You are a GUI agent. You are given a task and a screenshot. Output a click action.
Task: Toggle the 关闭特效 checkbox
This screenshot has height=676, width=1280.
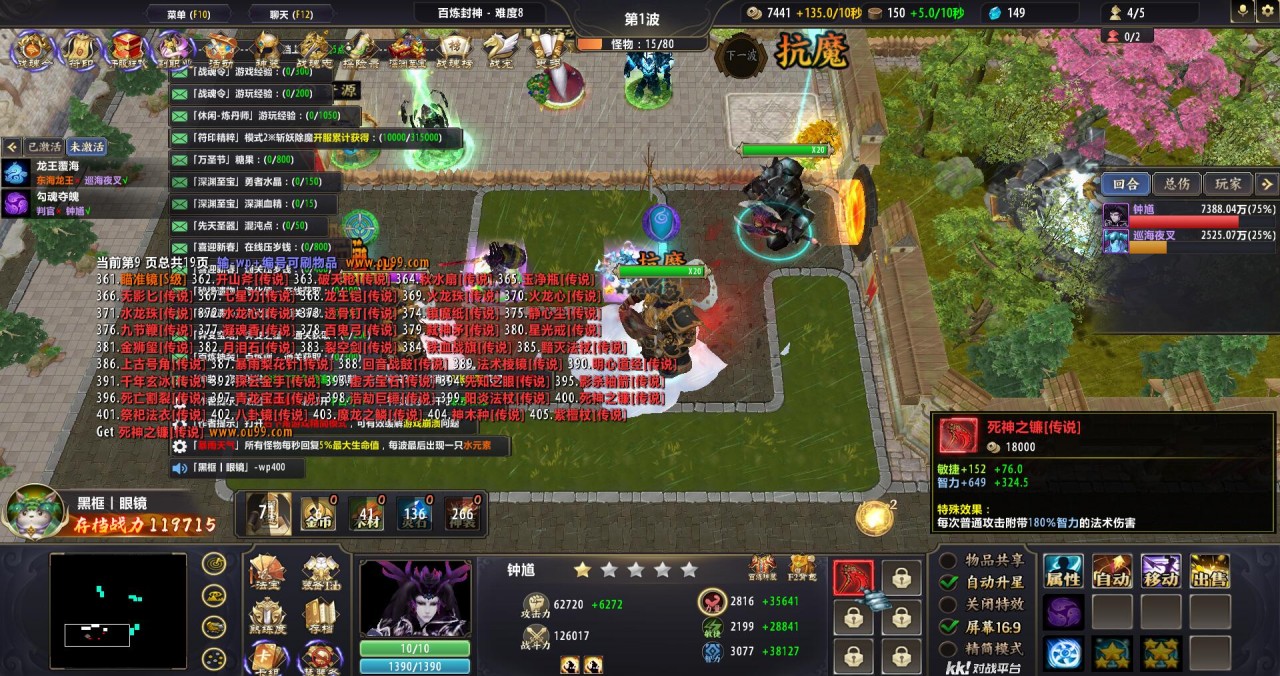pos(949,604)
